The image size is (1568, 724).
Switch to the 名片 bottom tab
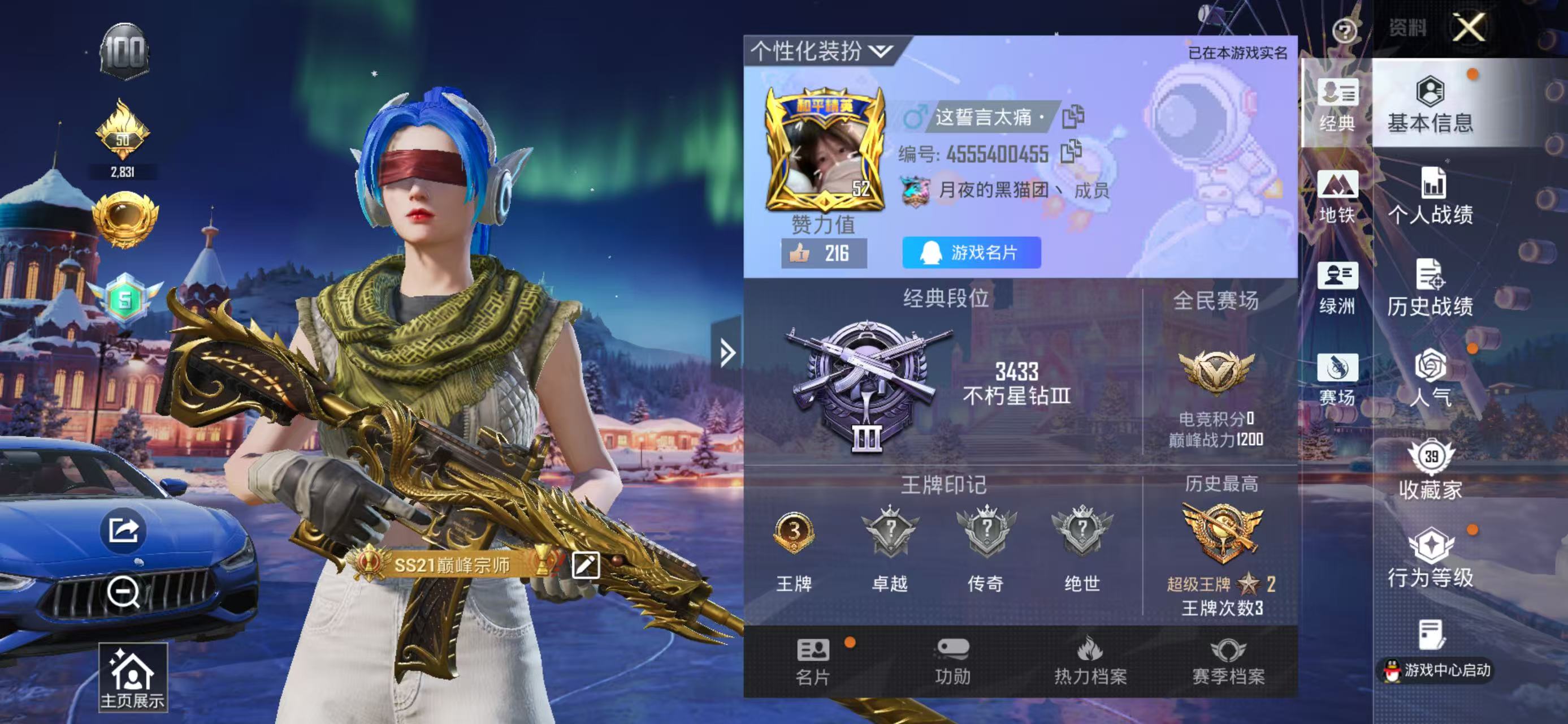pyautogui.click(x=813, y=661)
